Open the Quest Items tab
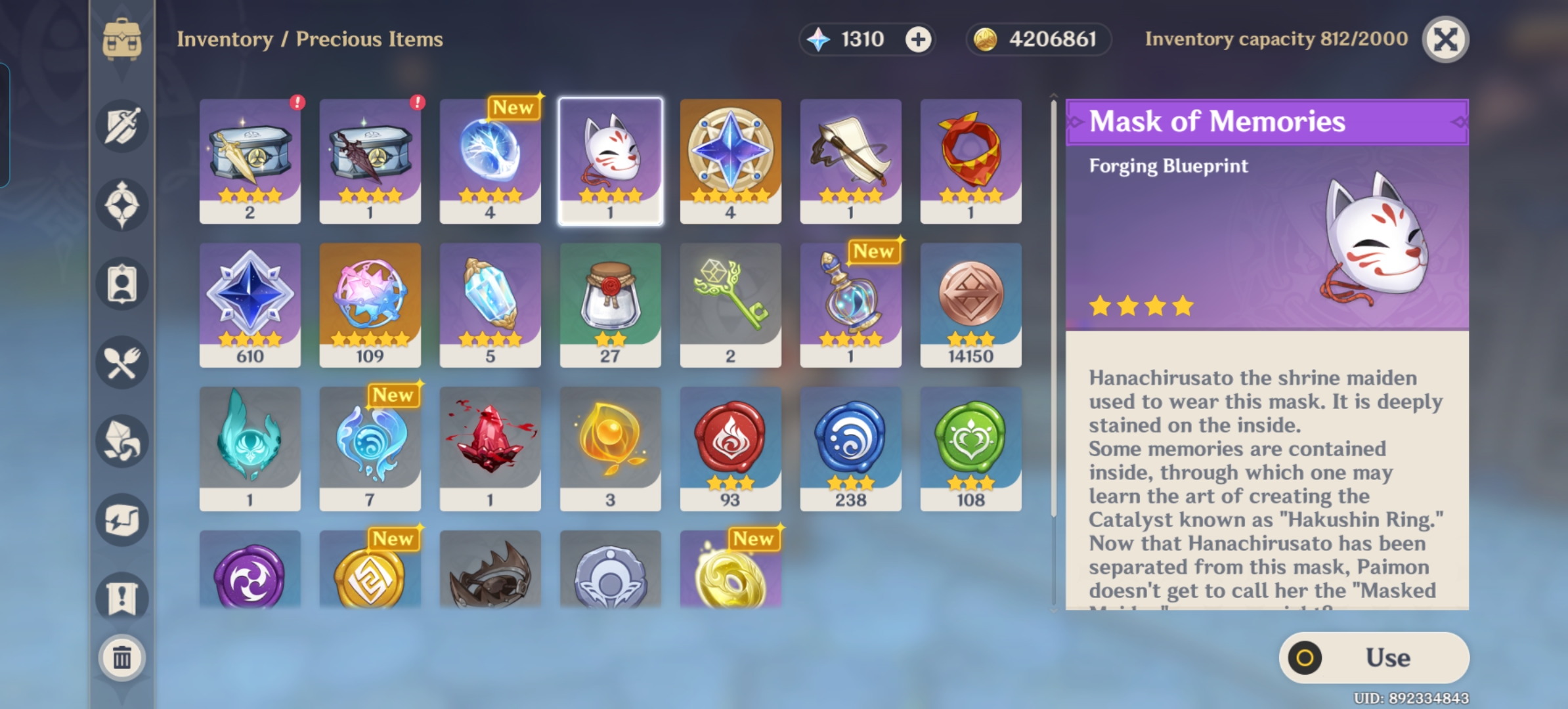Screen dimensions: 1568x709 [121, 596]
